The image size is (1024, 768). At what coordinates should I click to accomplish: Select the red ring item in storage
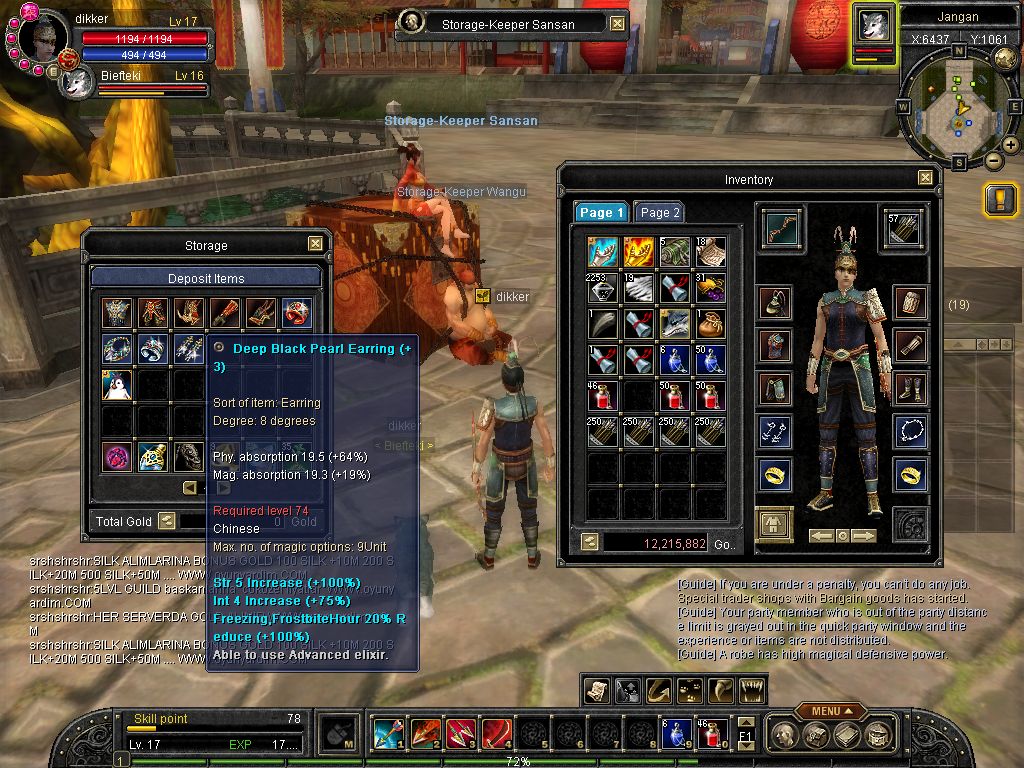pos(296,312)
